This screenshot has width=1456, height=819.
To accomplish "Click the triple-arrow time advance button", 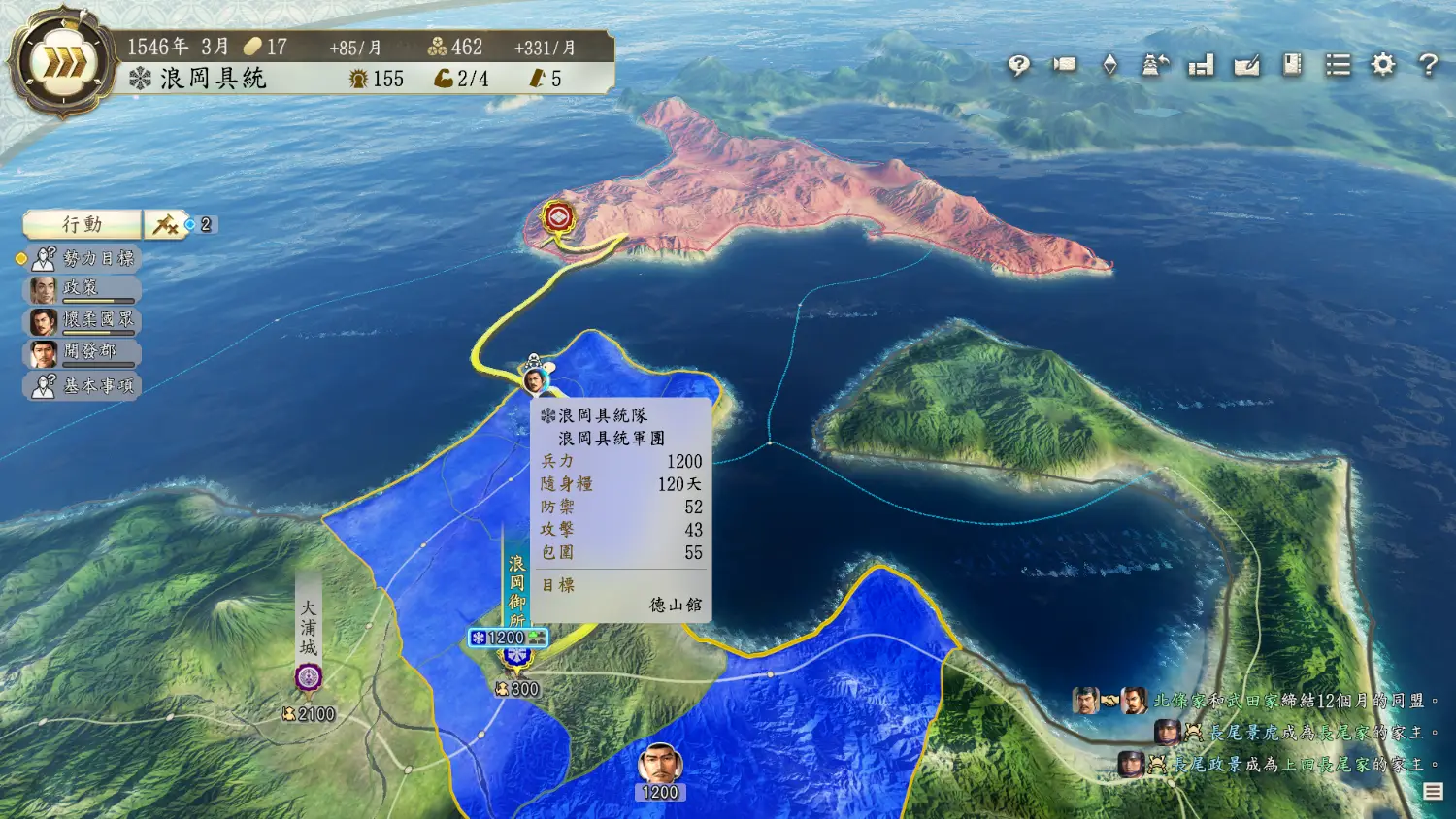I will click(65, 64).
